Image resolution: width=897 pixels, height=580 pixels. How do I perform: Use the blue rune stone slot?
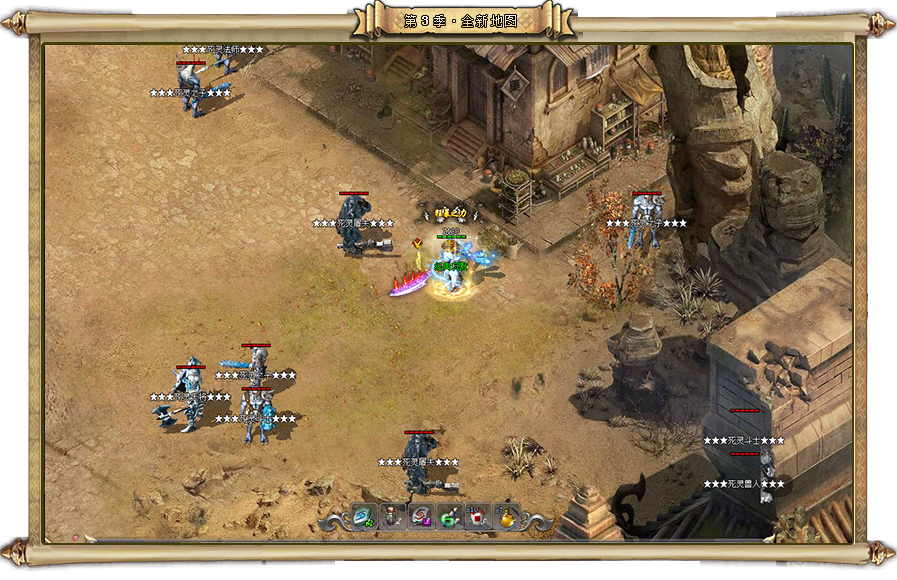point(361,517)
